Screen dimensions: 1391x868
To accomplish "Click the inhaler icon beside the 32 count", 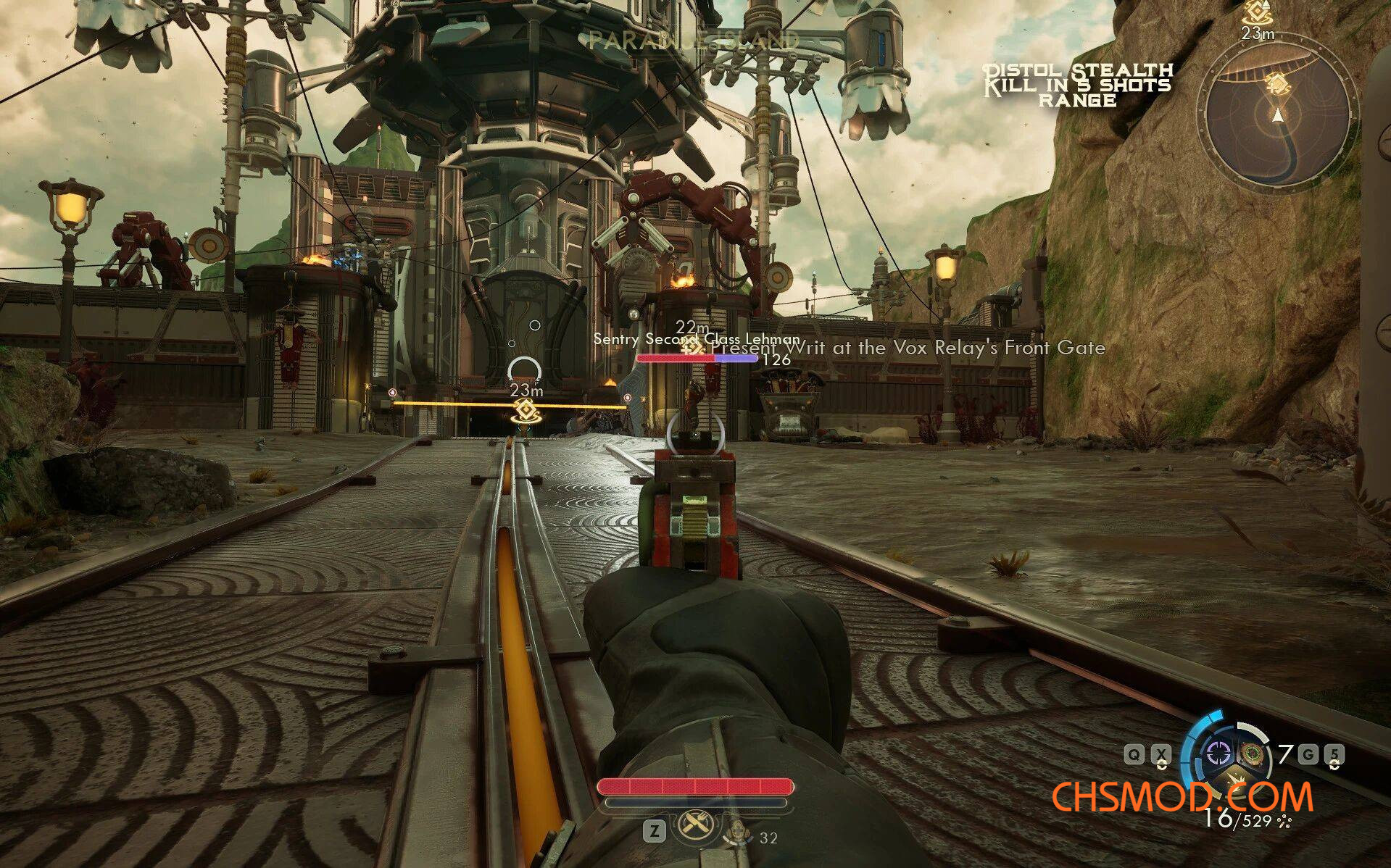I will 740,833.
